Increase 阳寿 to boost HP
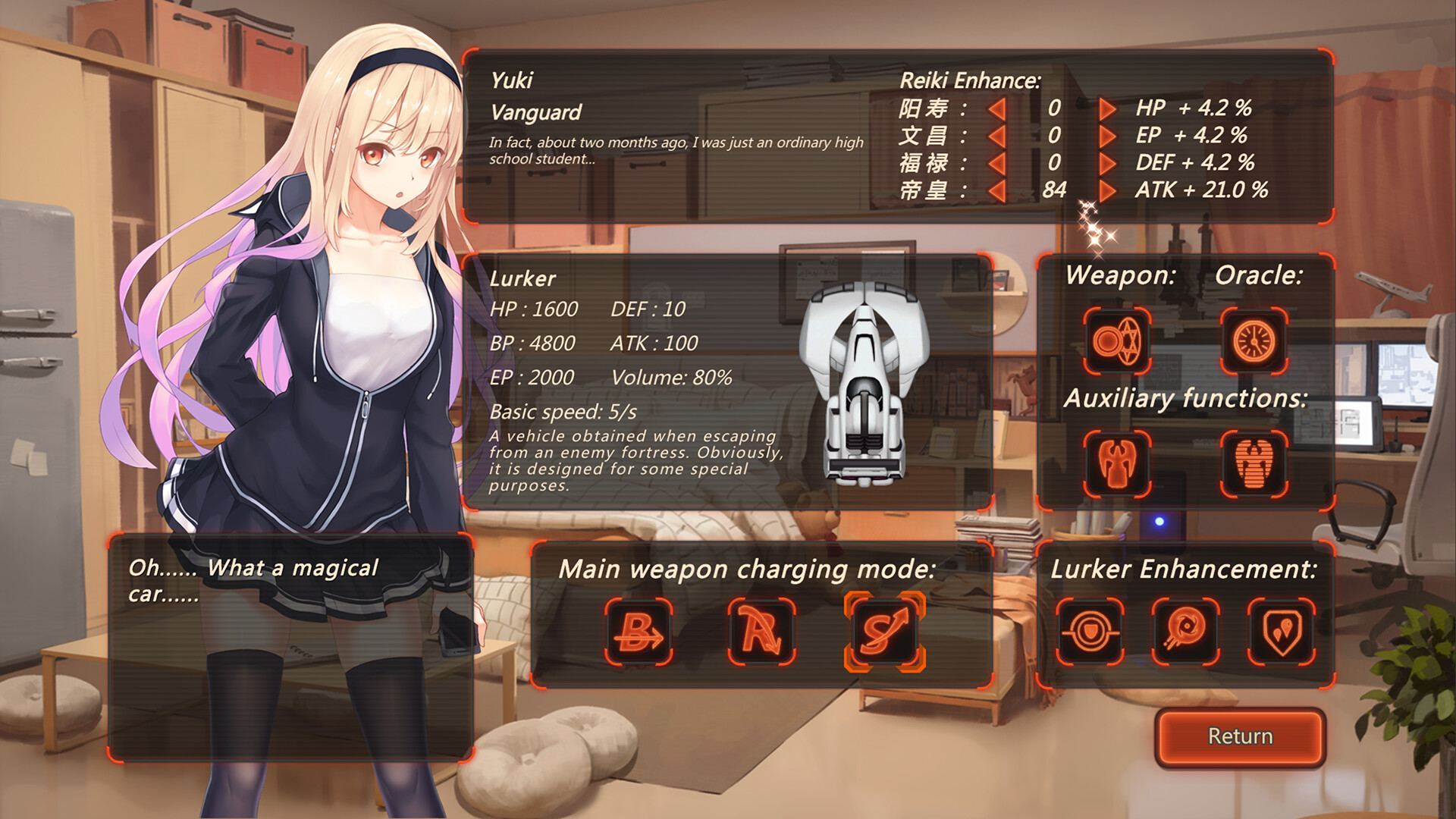Screen dimensions: 1456x819 click(x=1107, y=108)
